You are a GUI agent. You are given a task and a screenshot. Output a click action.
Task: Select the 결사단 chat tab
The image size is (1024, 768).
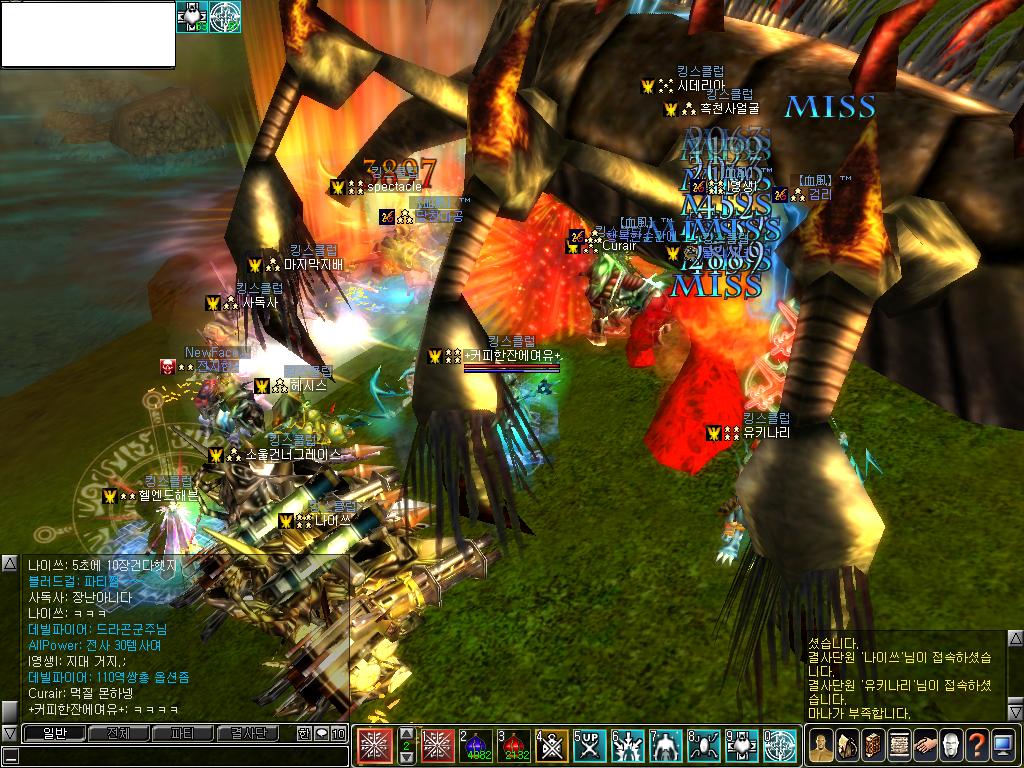(247, 734)
